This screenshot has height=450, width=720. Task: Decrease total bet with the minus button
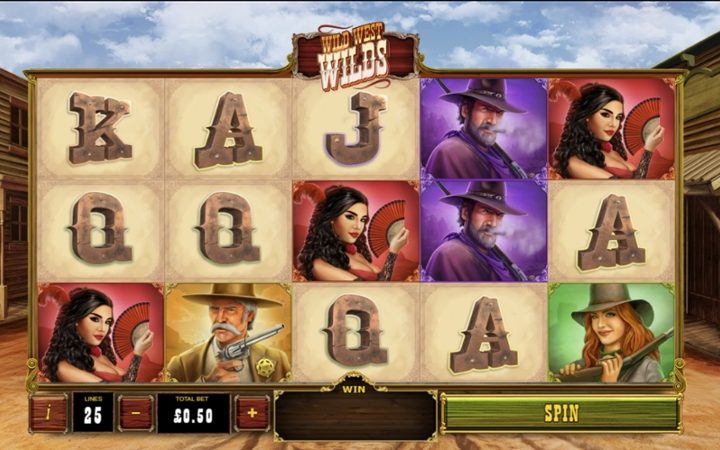pos(135,412)
